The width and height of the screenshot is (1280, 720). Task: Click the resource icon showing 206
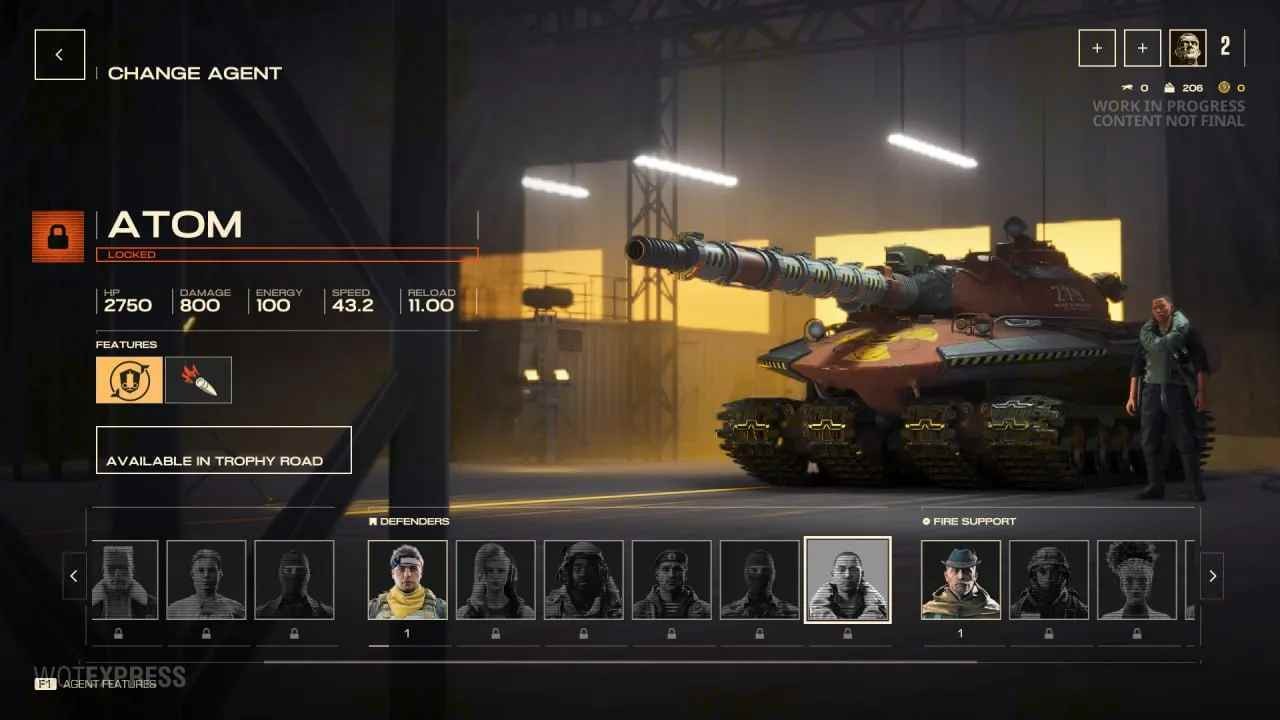(x=1168, y=87)
